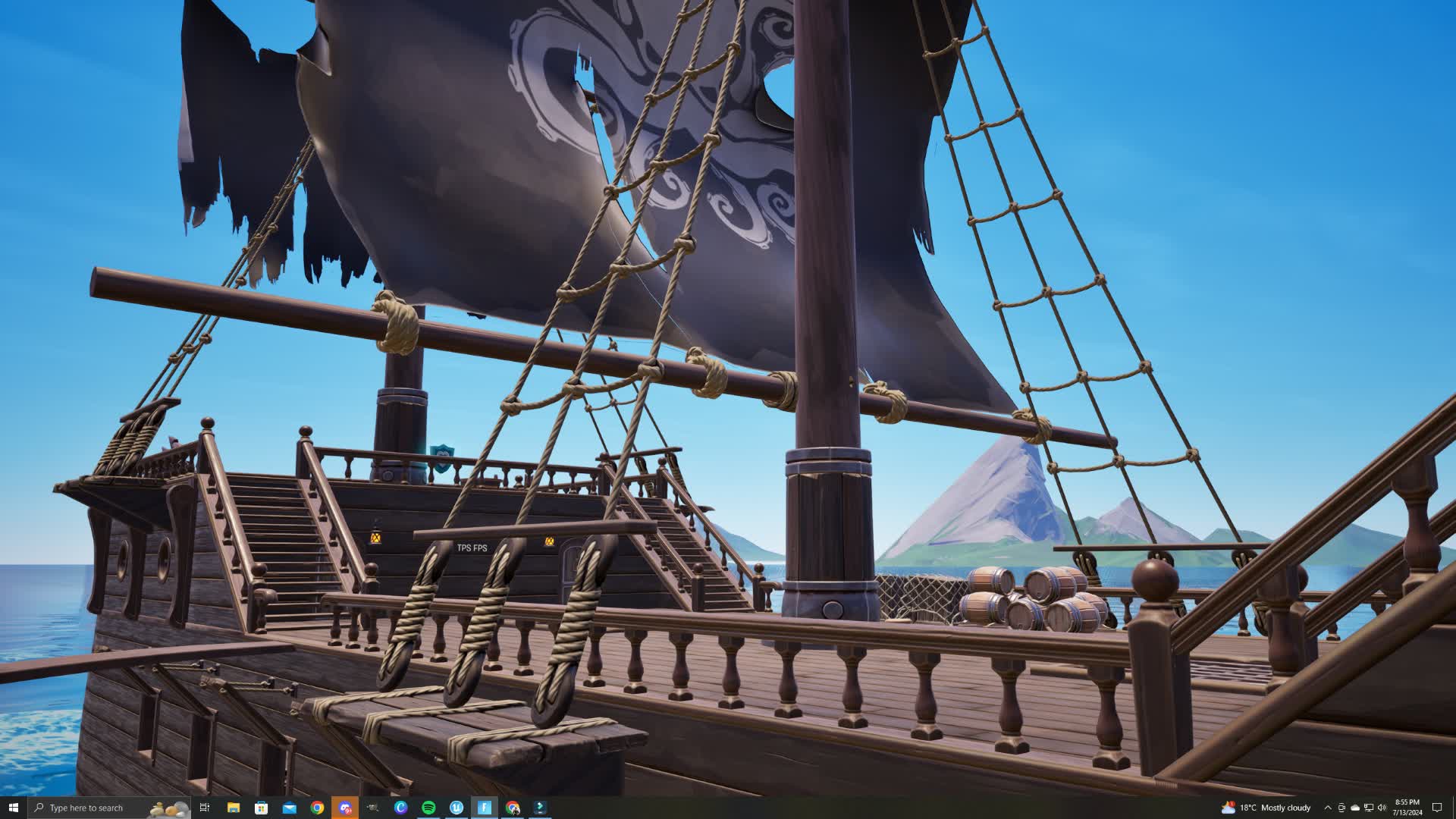Launch Spotify from the taskbar
The width and height of the screenshot is (1456, 819).
pos(428,808)
